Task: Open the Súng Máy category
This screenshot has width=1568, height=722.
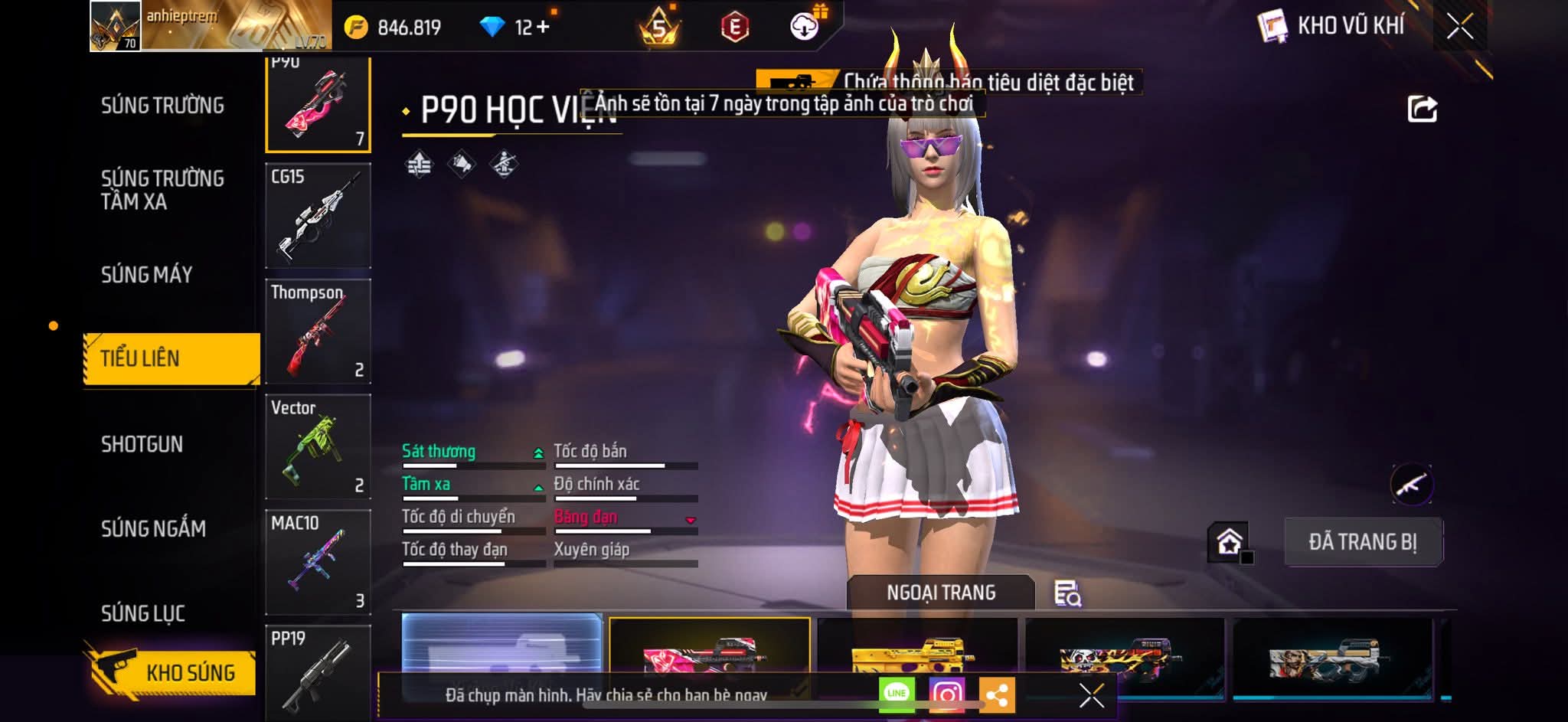Action: pyautogui.click(x=147, y=274)
